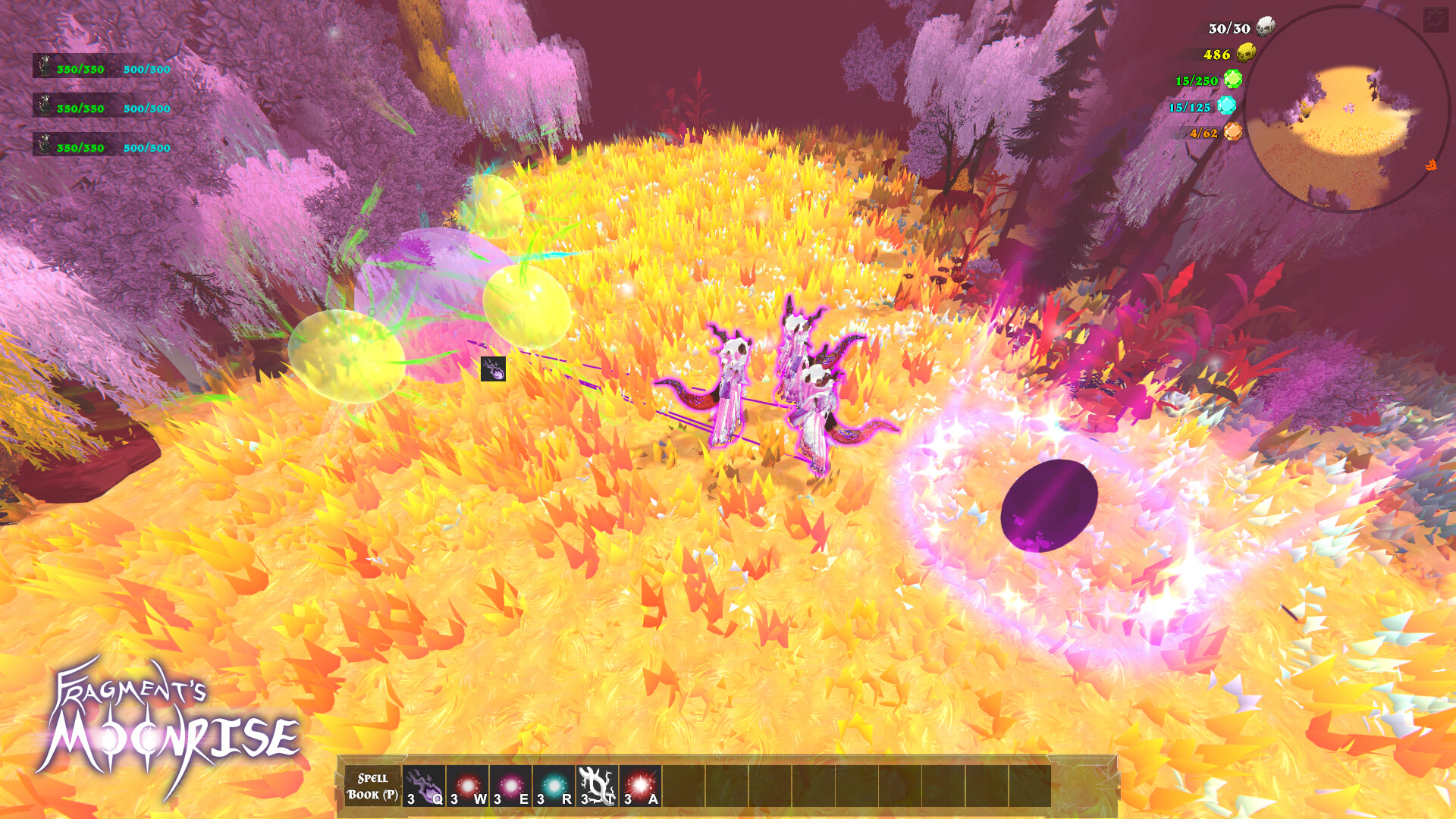
Task: Open the settings gear above the minimap
Action: pos(1436,19)
